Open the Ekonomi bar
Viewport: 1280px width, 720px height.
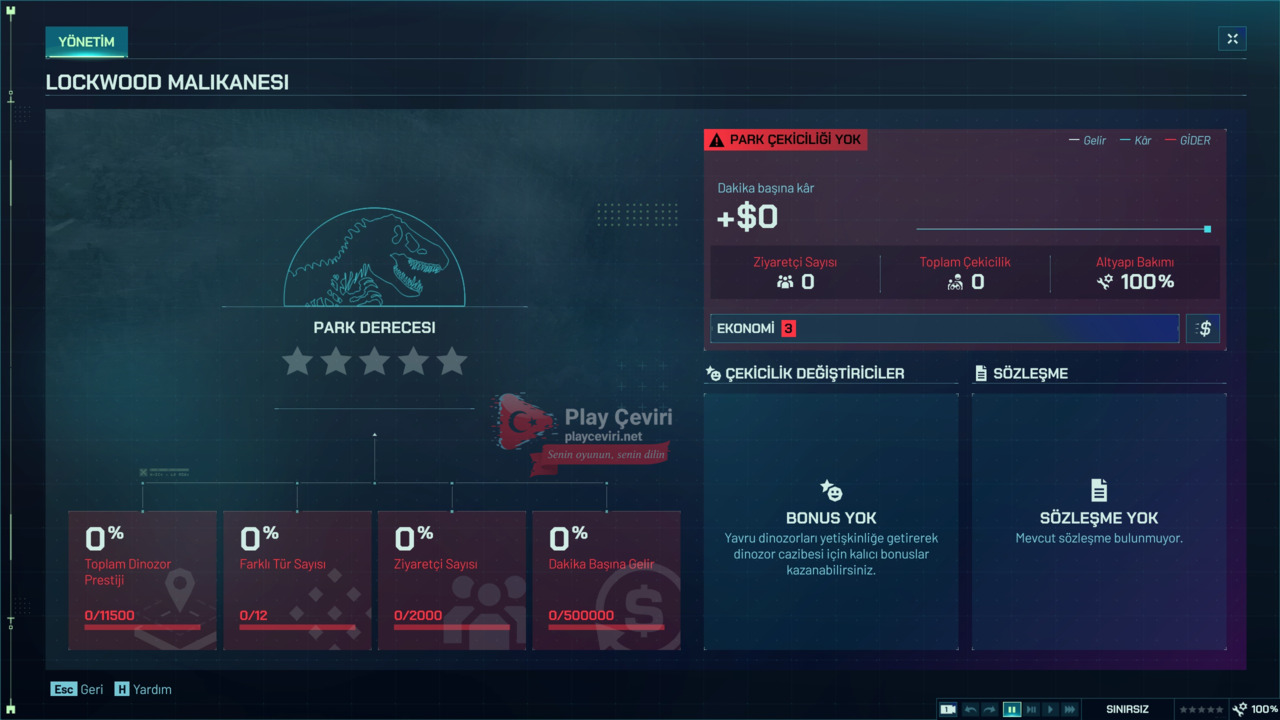click(944, 329)
